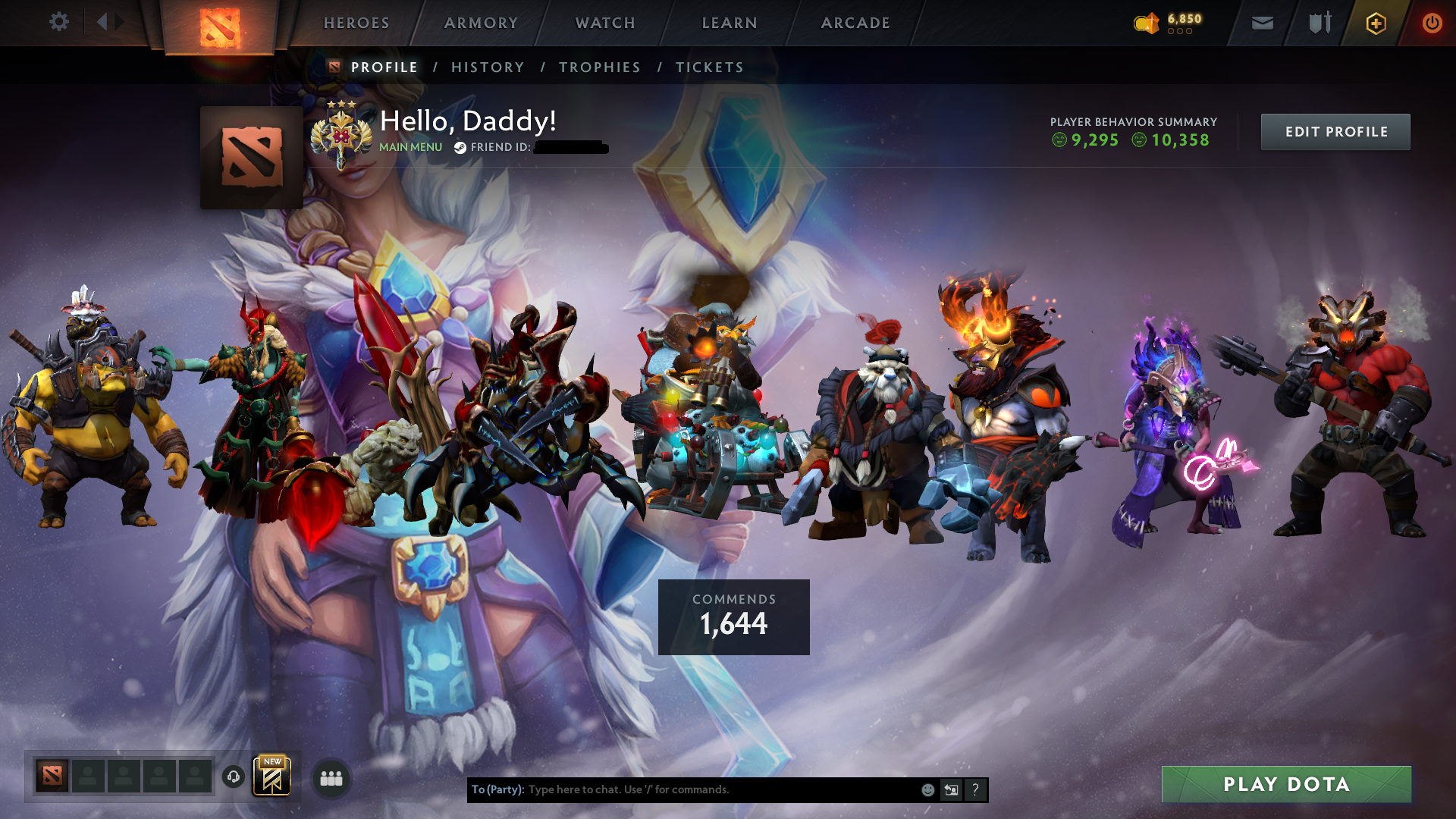Open the friends list people icon
This screenshot has height=819, width=1456.
click(331, 777)
